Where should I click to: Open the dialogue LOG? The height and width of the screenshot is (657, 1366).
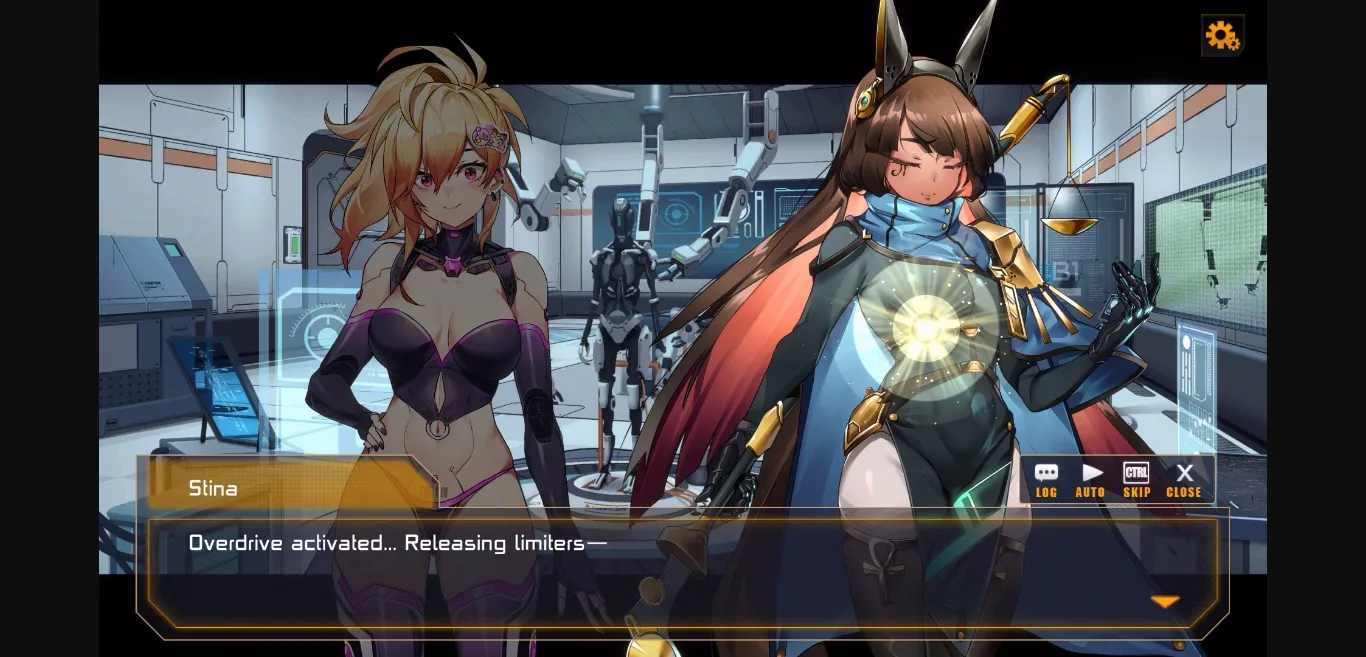coord(1046,479)
